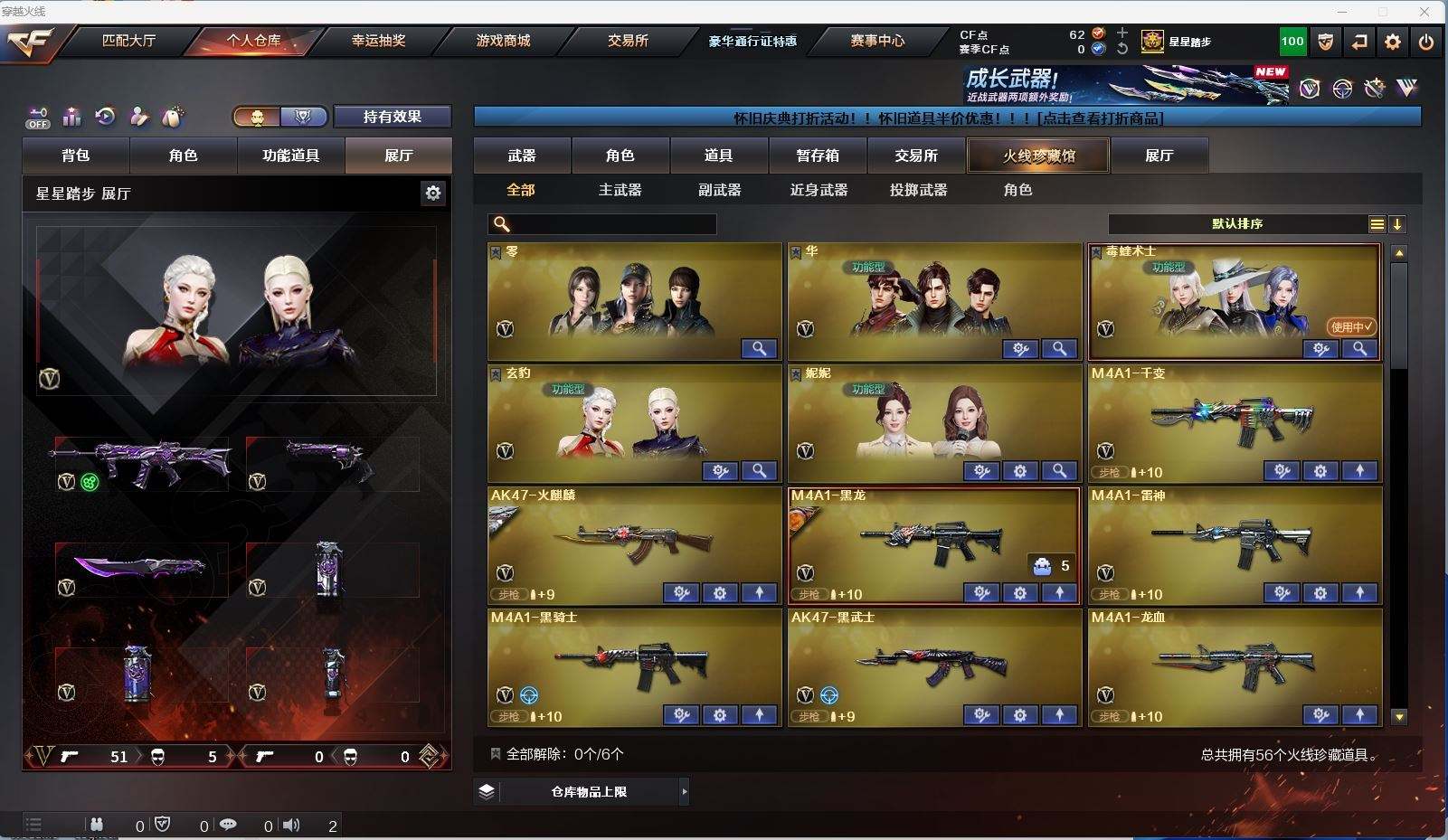Choose the M4A1-雷神 weapon card

point(1234,543)
